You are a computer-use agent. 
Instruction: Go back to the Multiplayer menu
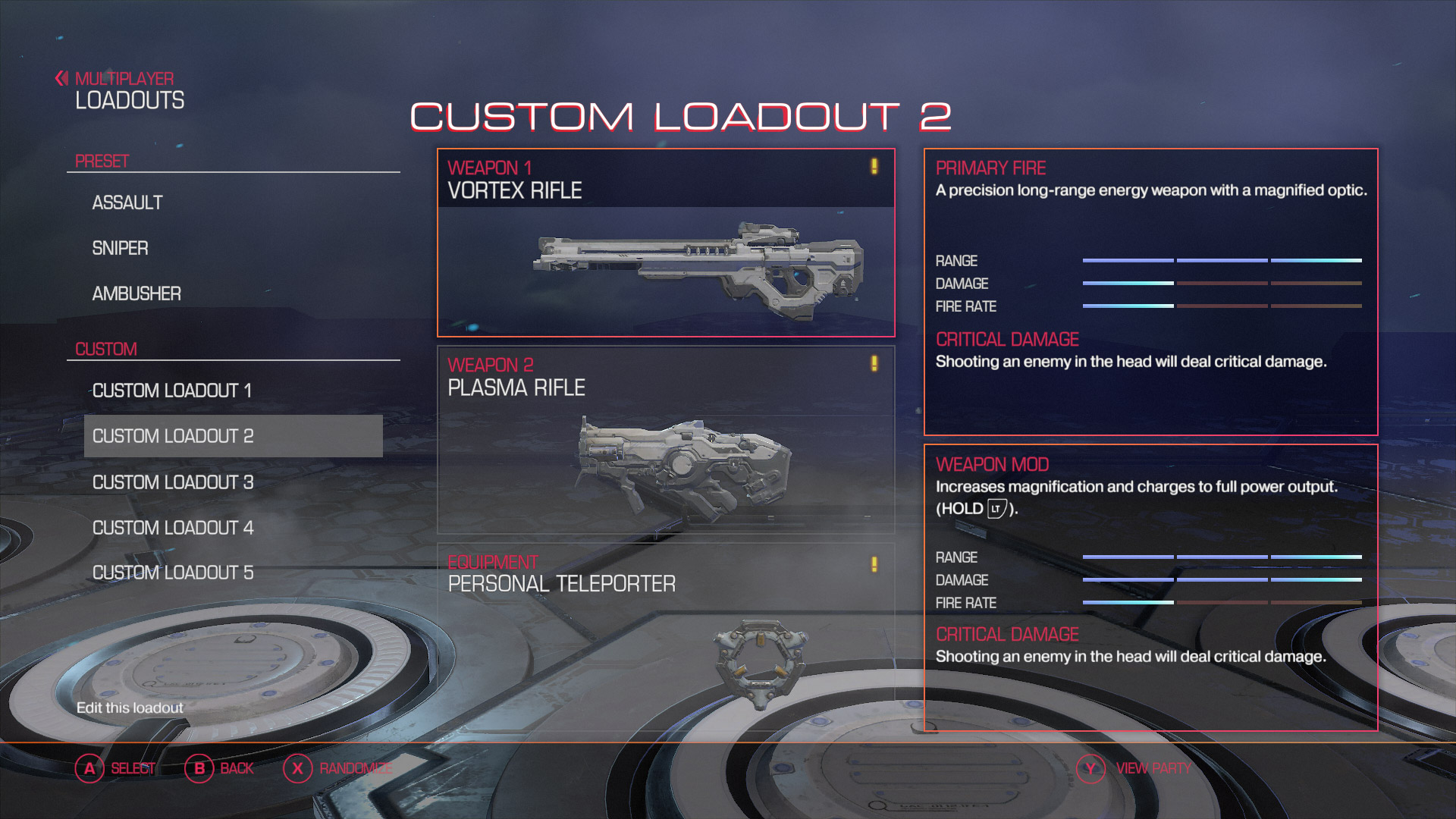[x=115, y=79]
